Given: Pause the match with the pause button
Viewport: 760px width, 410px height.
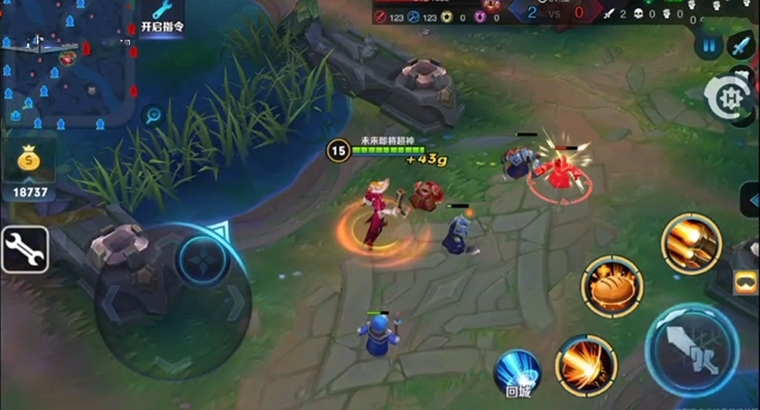Looking at the screenshot, I should (709, 45).
